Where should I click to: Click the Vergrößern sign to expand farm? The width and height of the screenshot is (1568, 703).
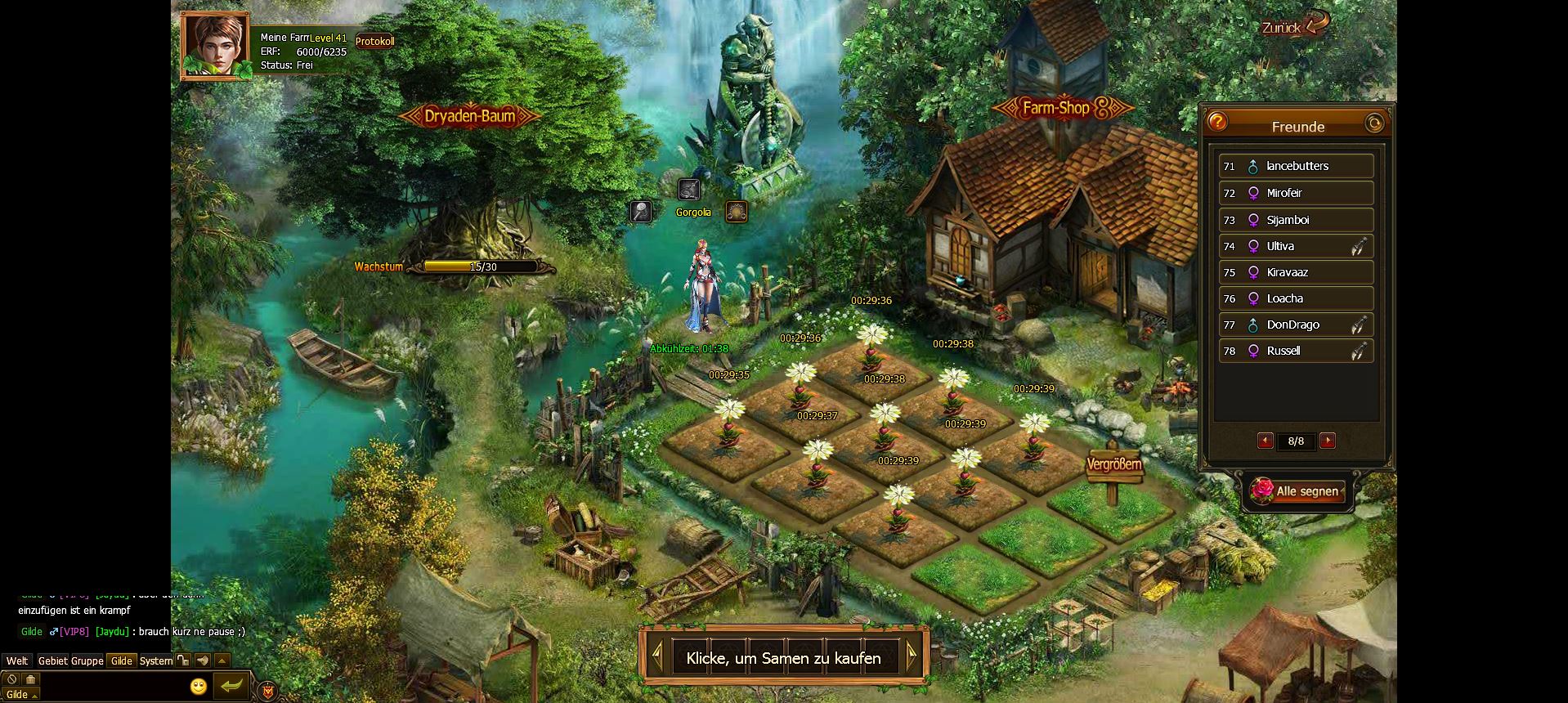(1113, 464)
